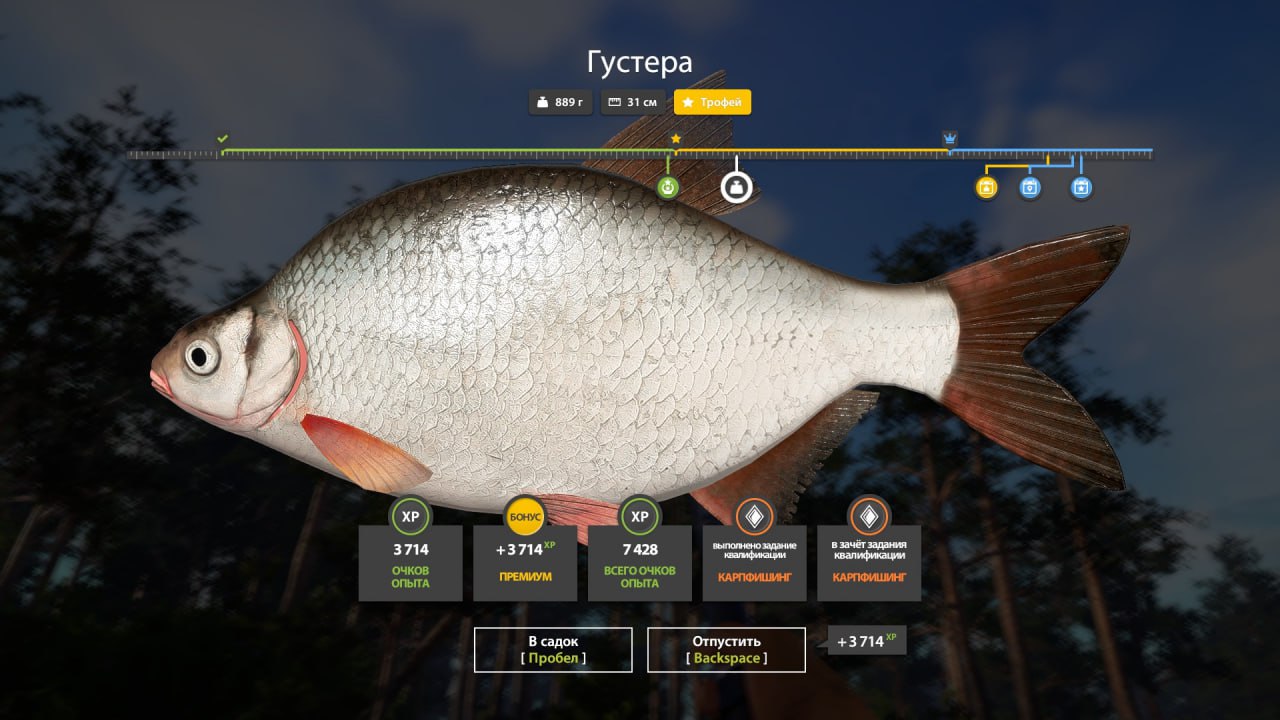The image size is (1280, 720).
Task: Click the green circular marker on the scale
Action: pos(668,187)
